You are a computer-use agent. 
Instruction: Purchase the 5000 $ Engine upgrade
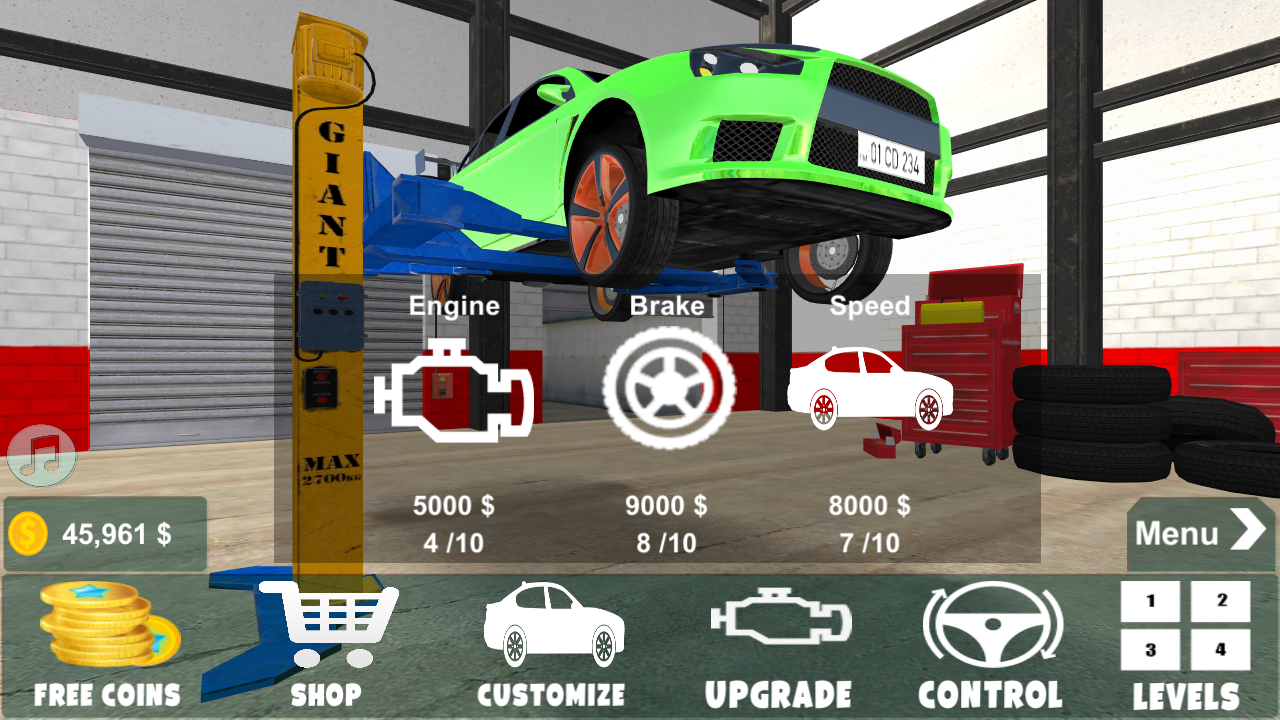pyautogui.click(x=455, y=507)
